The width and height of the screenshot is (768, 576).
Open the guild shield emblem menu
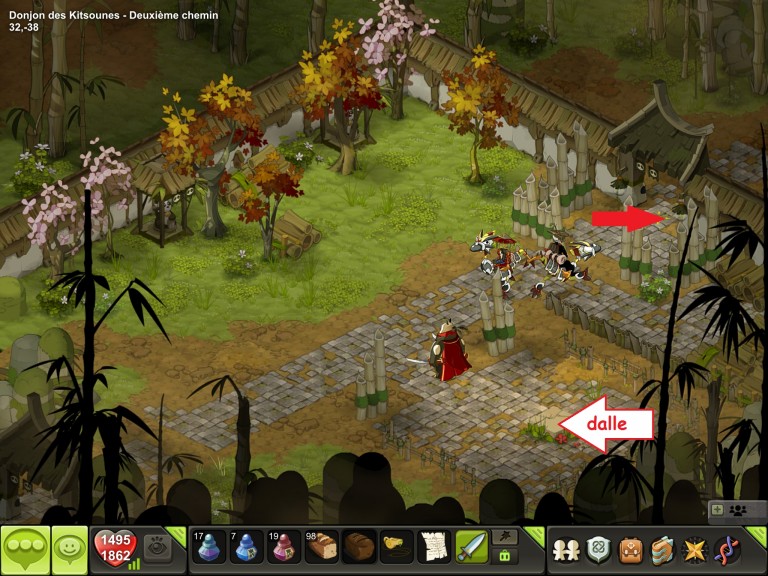coord(598,549)
